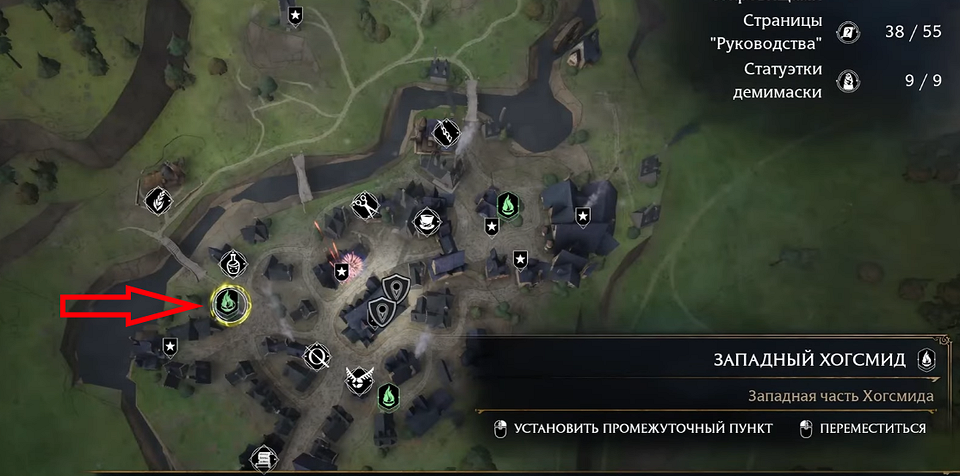Select the wheat sprig shop marker

coord(157,200)
